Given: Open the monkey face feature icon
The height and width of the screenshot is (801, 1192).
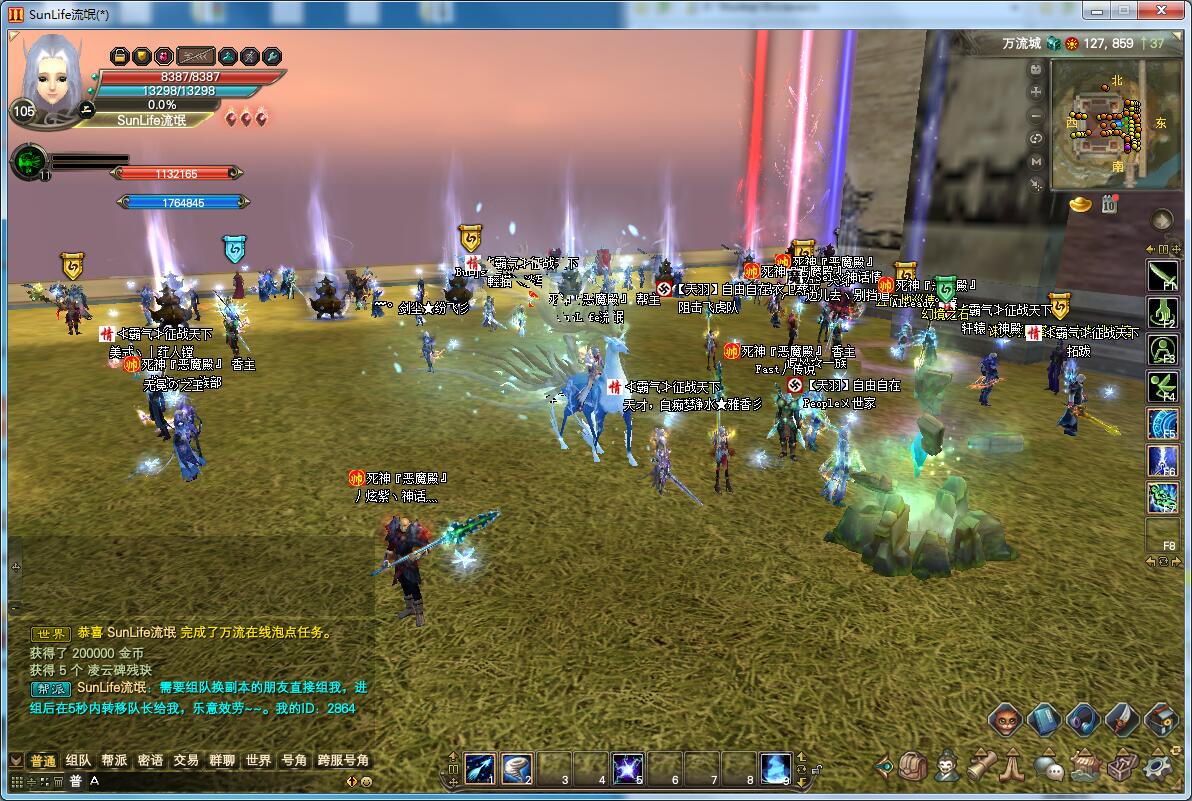Looking at the screenshot, I should pos(1005,719).
